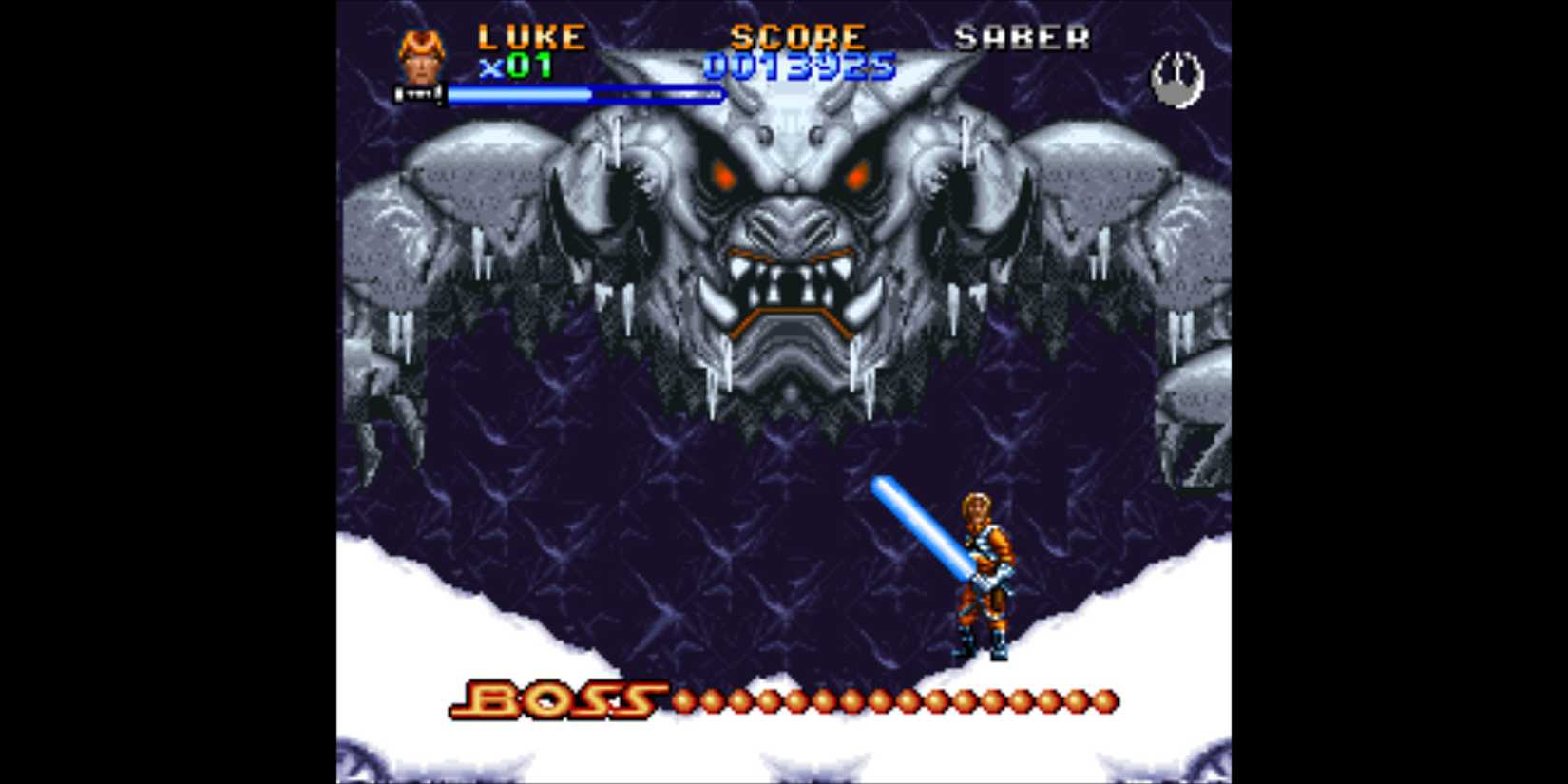Expand the SABER weapon indicator
Screen dimensions: 1568x784
tap(1023, 35)
